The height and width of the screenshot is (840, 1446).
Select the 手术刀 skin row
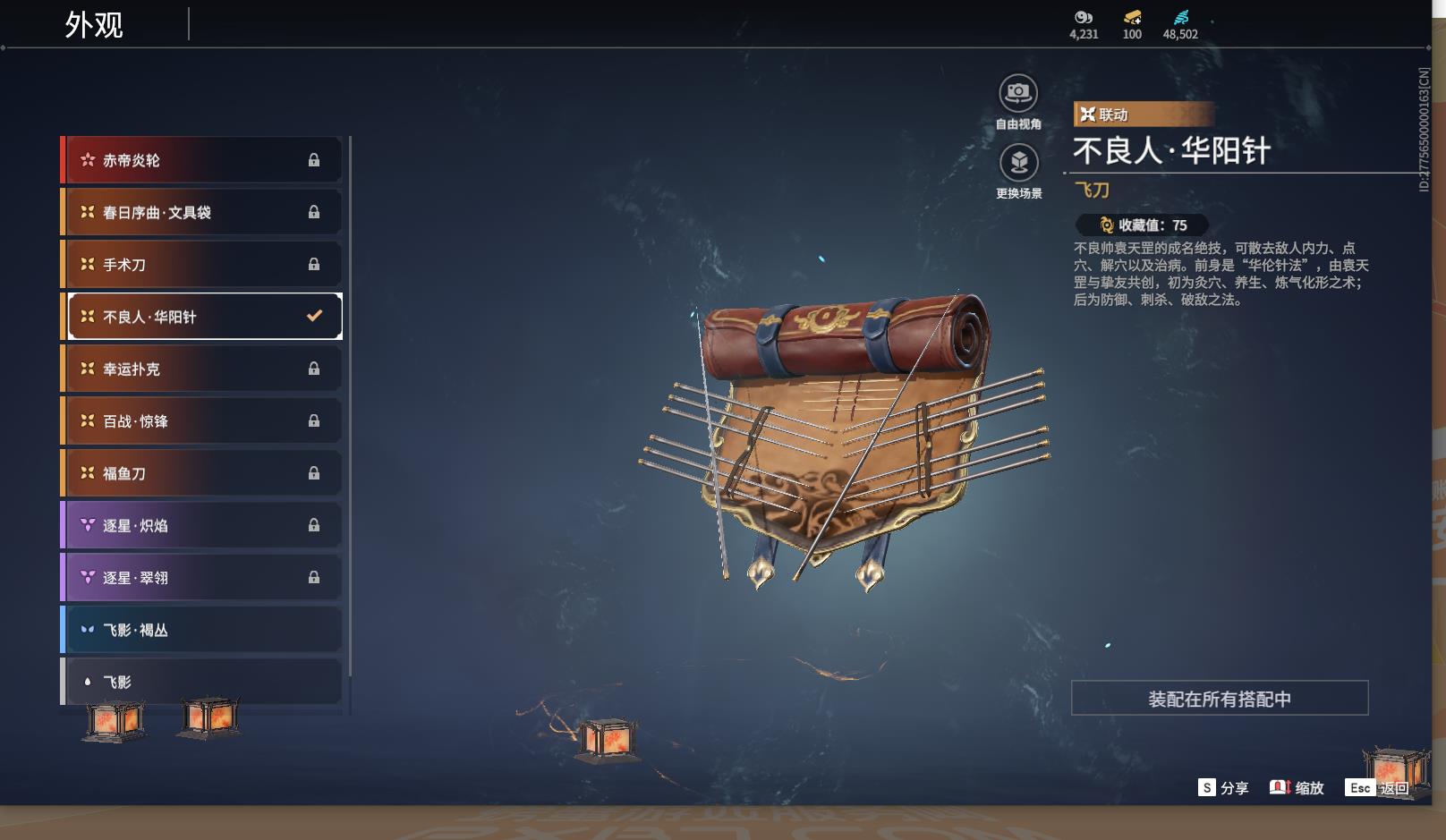pos(203,265)
